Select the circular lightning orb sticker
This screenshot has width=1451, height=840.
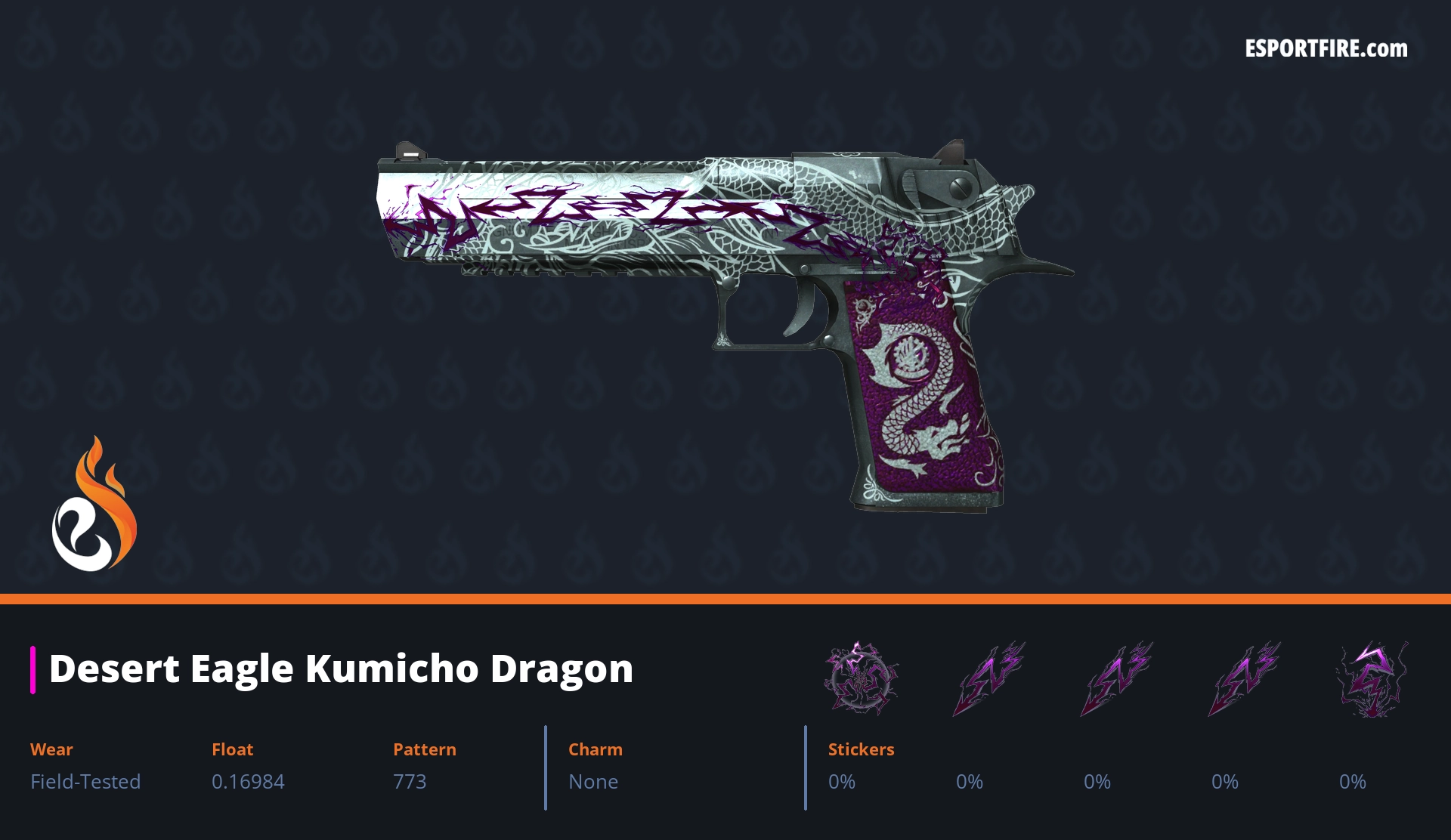pos(861,678)
